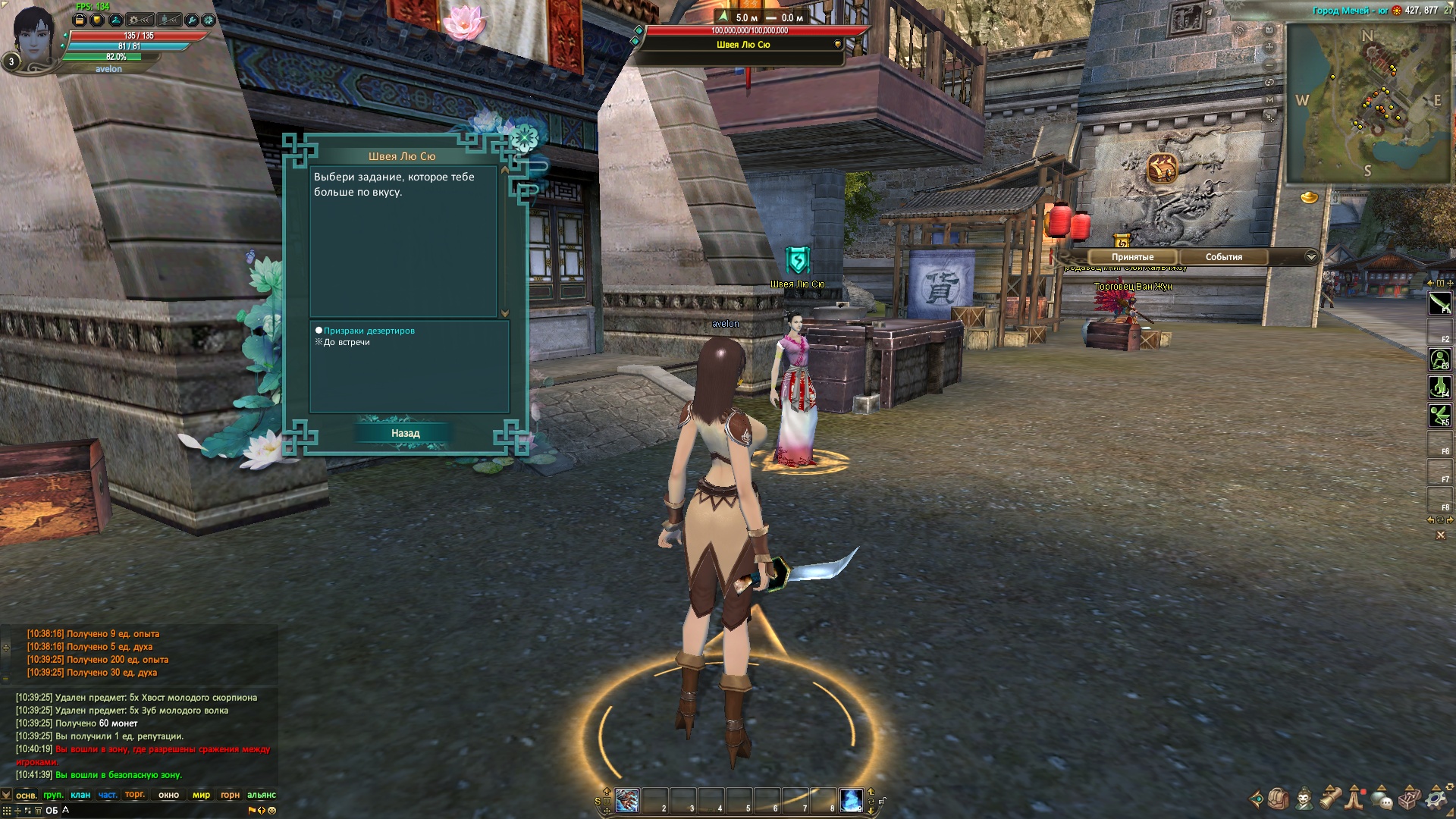Select the торг. chat channel tab
This screenshot has height=819, width=1456.
coord(134,795)
